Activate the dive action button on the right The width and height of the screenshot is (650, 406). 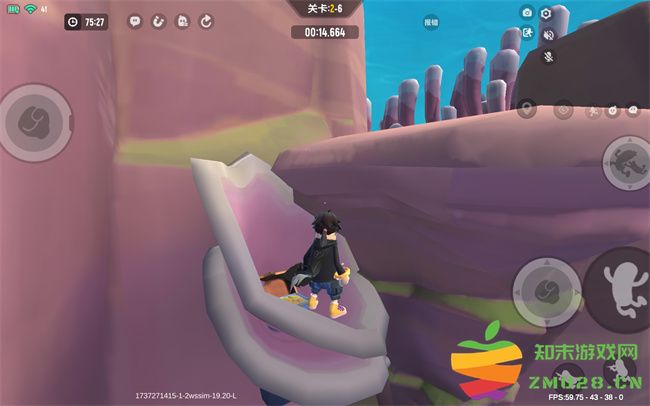tap(627, 161)
